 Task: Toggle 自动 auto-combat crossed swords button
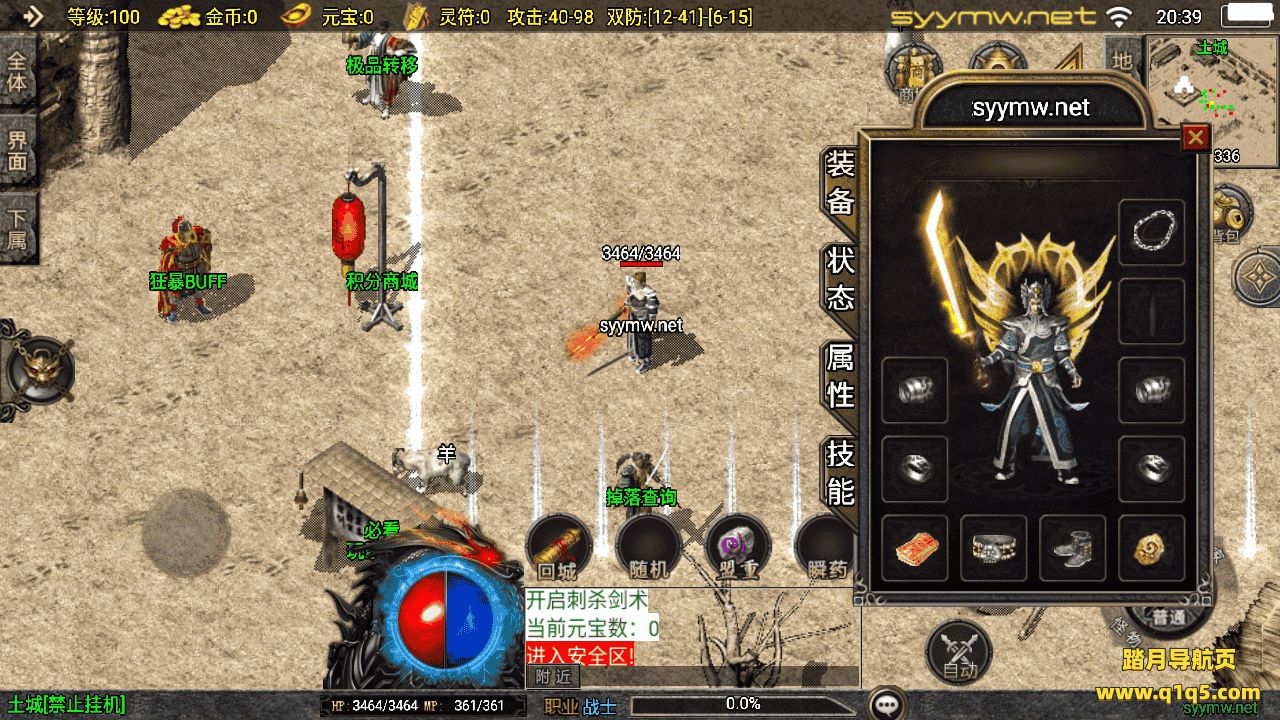point(959,652)
